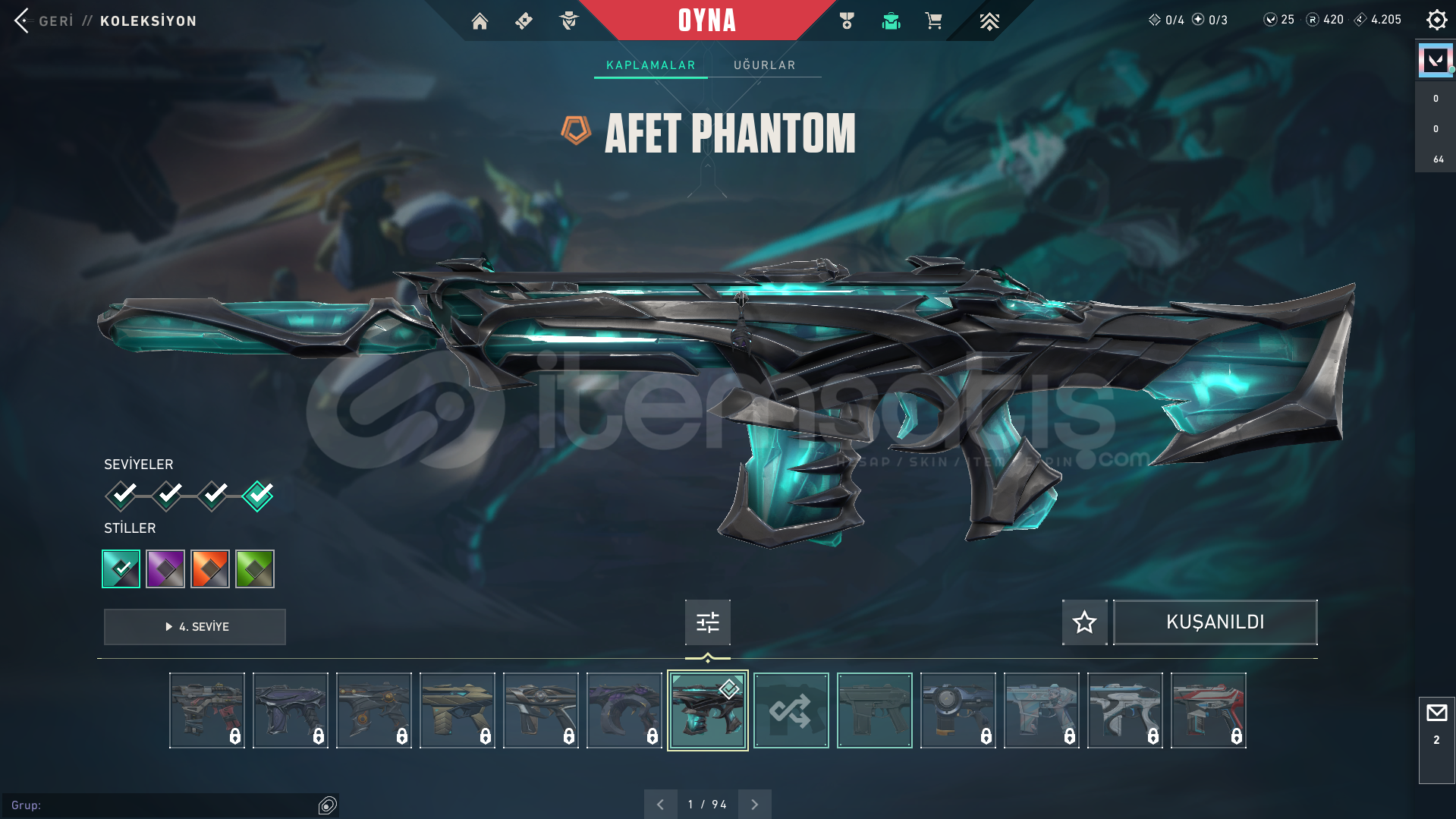Screen dimensions: 1456x819
Task: Open the Home screen icon
Action: tap(480, 20)
